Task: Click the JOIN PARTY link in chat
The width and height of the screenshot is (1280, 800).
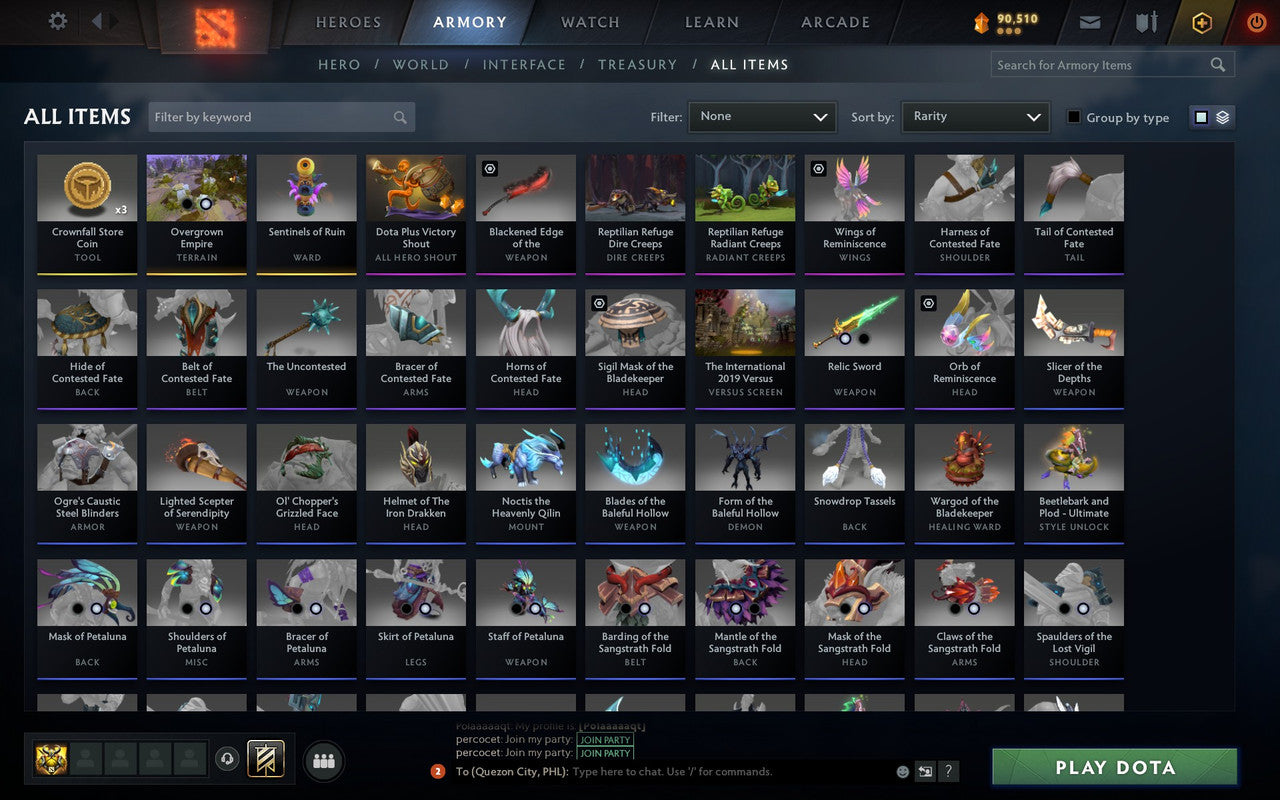Action: point(605,740)
